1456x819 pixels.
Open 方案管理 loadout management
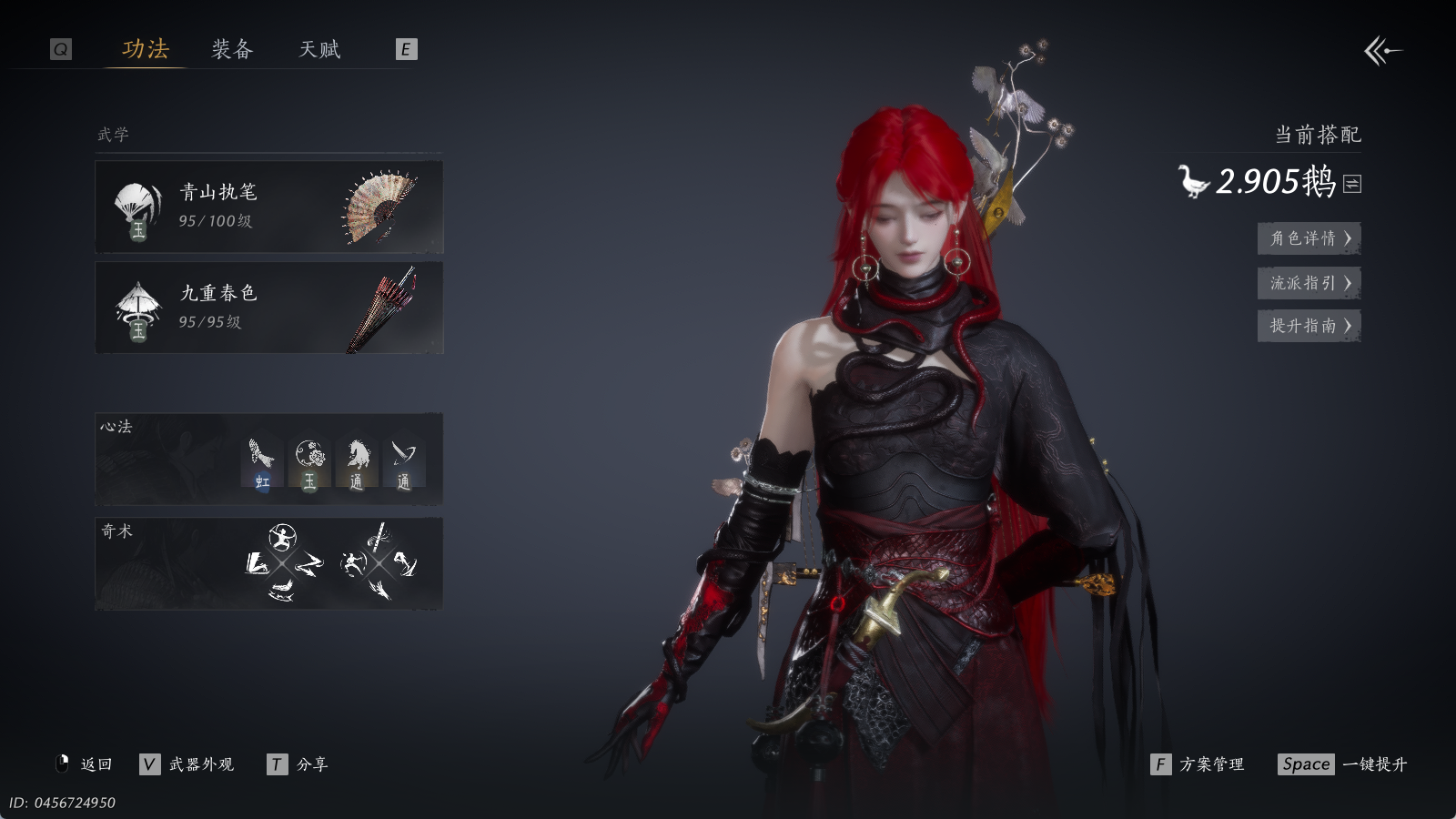[1198, 764]
